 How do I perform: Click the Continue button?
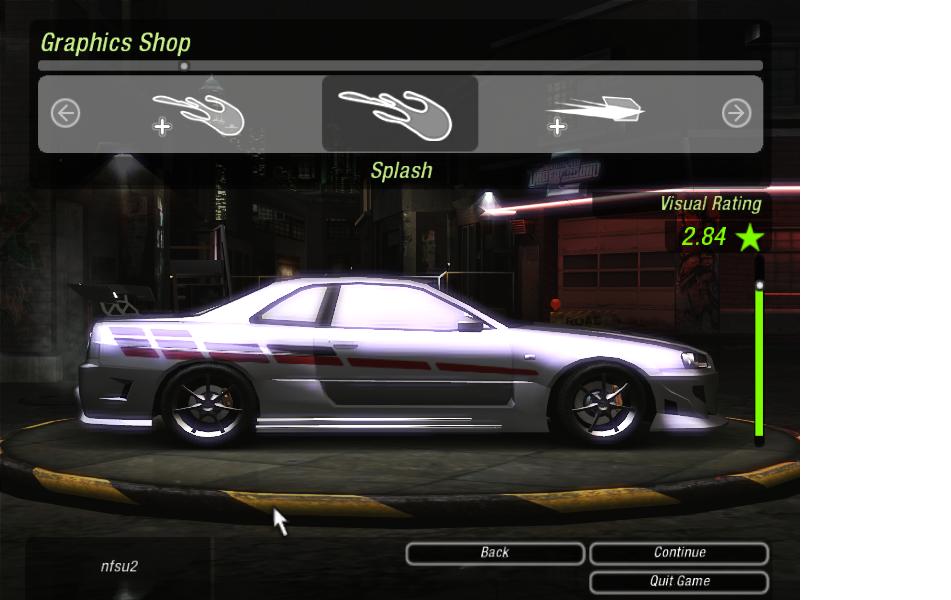click(x=679, y=553)
